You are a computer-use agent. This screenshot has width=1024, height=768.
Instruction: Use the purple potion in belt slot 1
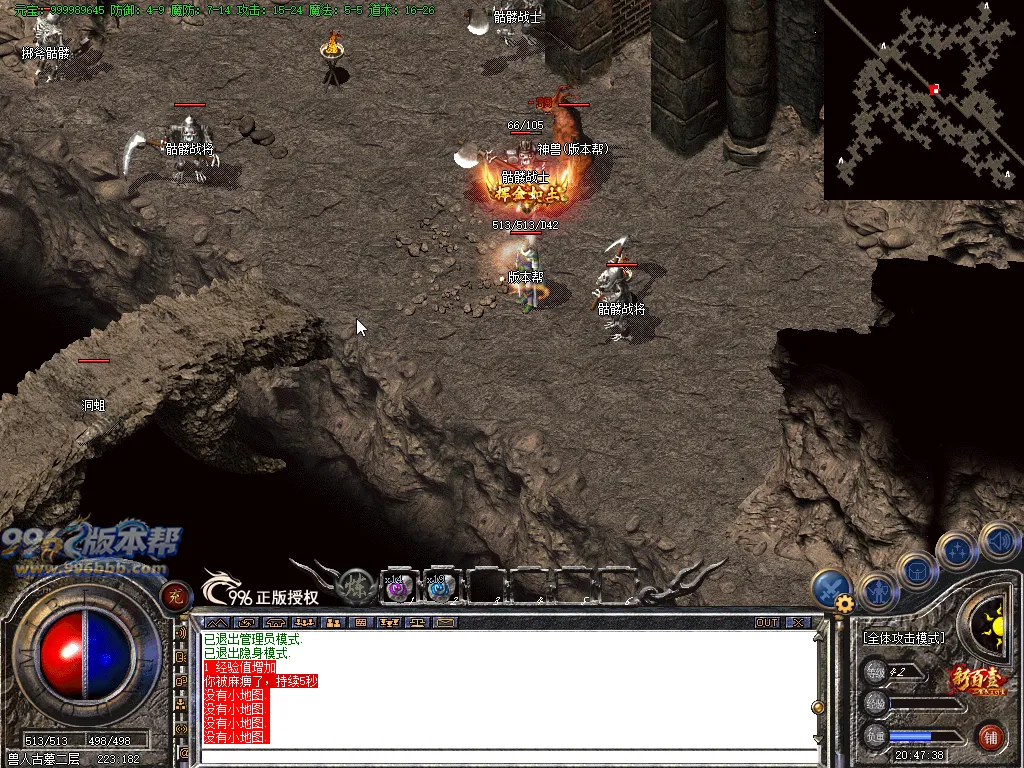399,588
